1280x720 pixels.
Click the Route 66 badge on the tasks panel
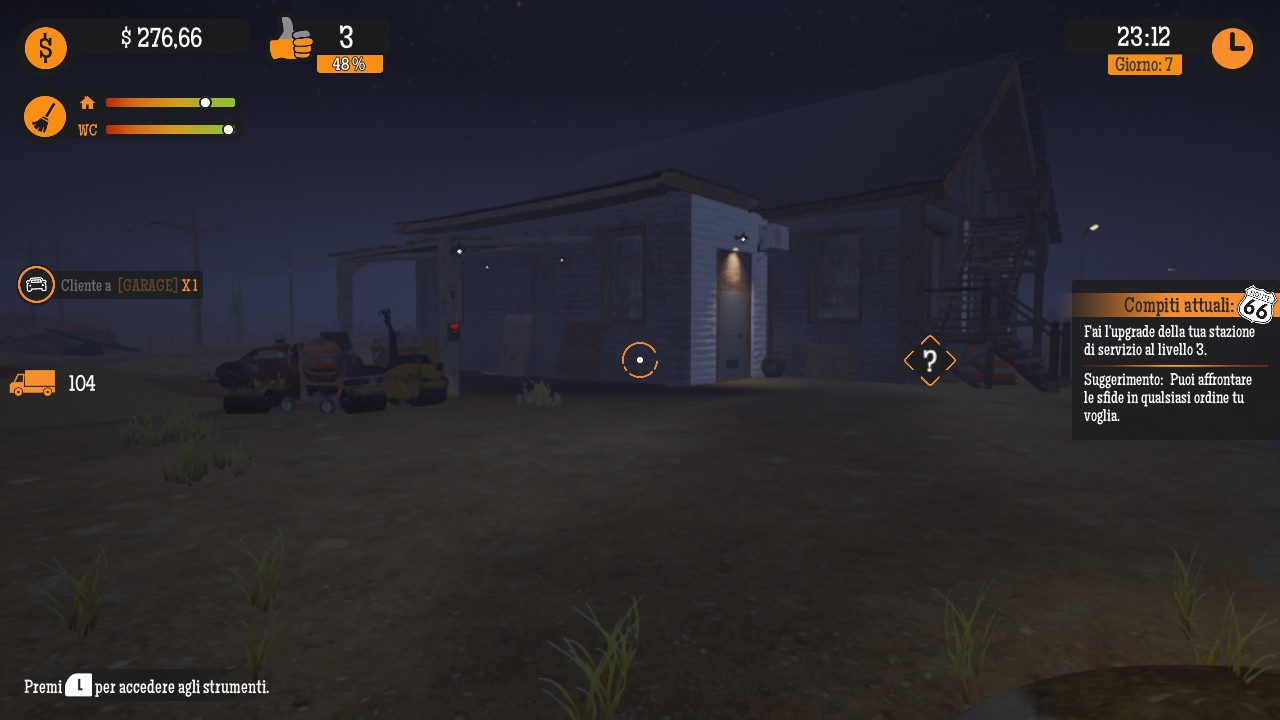tap(1255, 305)
